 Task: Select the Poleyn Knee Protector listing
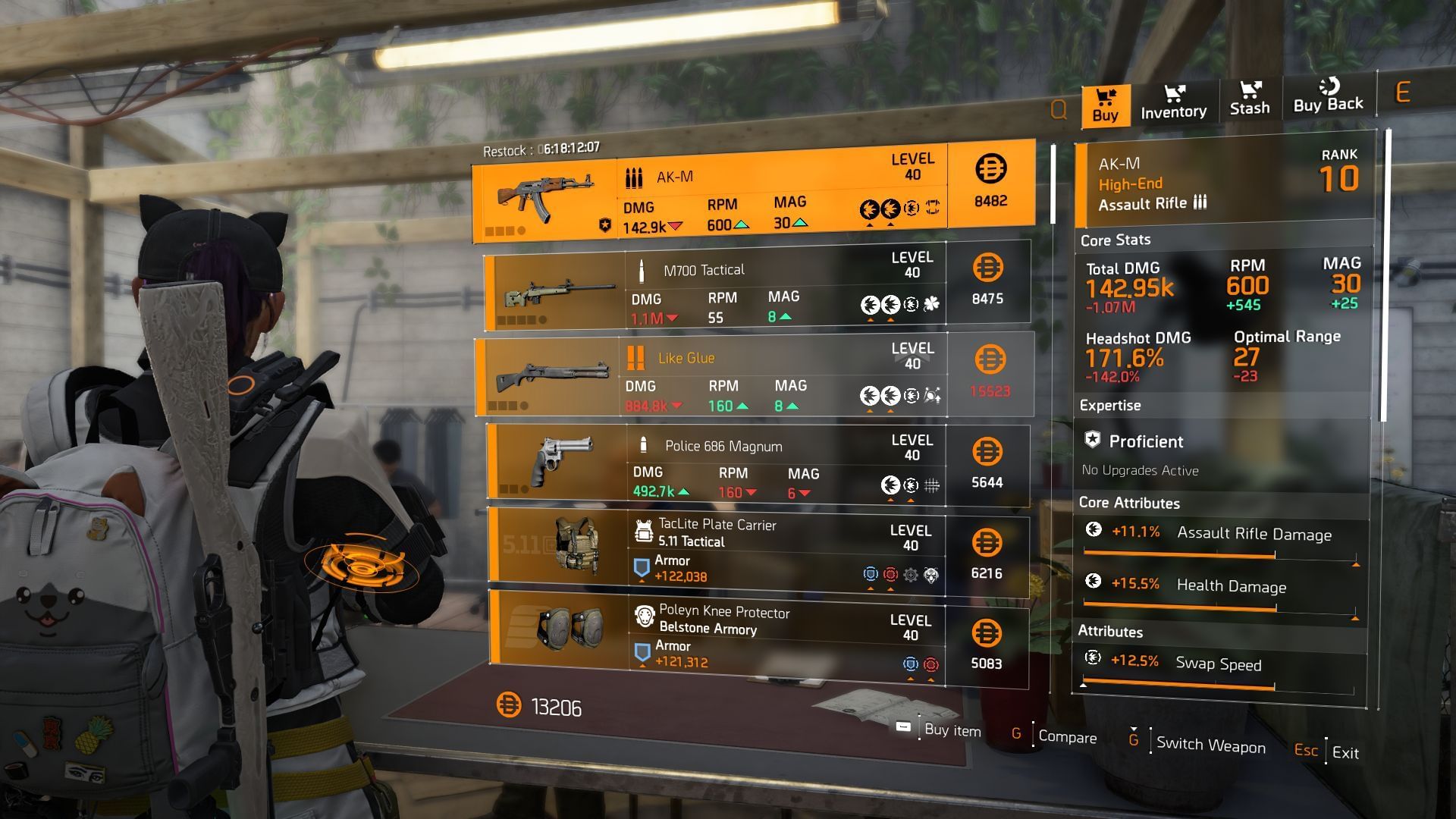click(x=756, y=635)
